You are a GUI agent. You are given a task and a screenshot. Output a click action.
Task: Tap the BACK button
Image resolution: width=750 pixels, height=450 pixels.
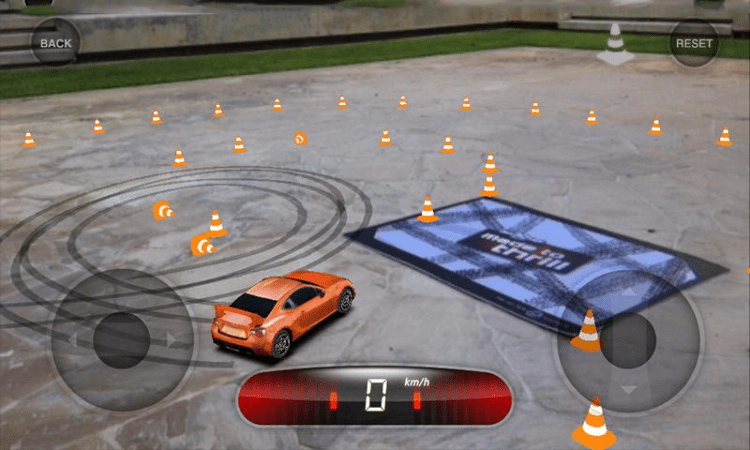pyautogui.click(x=56, y=43)
